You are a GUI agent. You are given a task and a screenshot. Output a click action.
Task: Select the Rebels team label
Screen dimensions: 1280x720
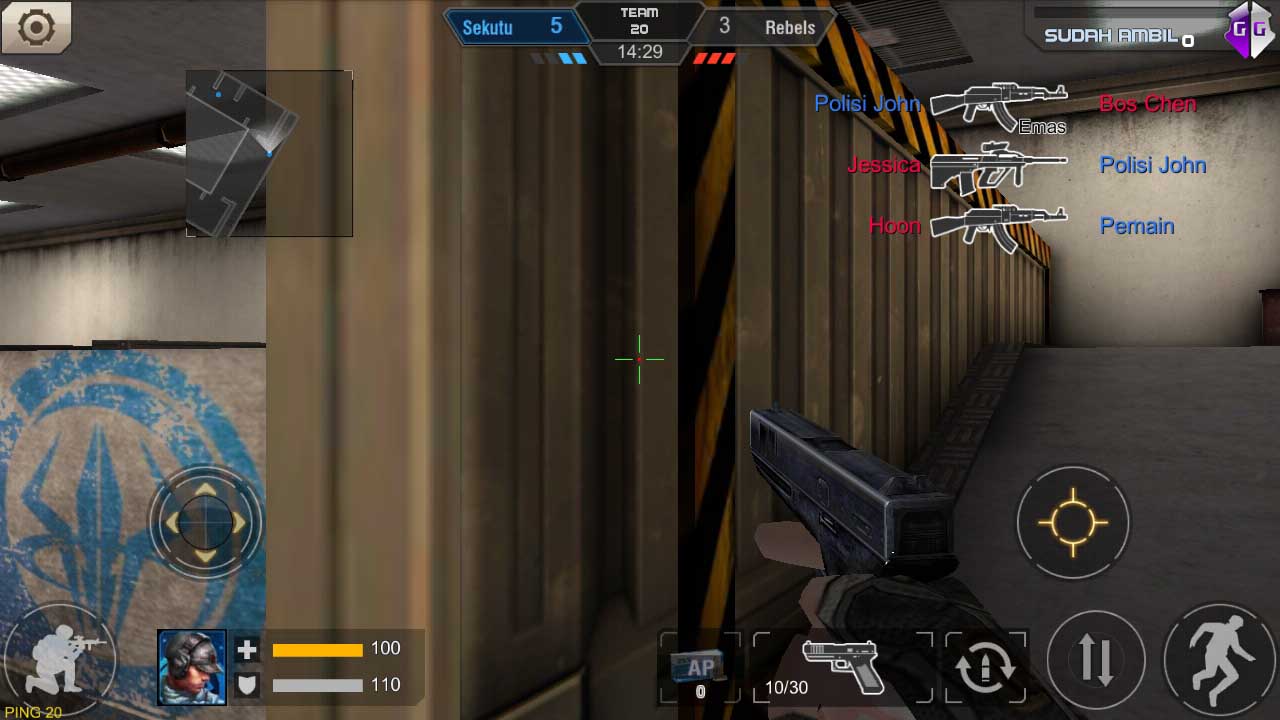point(789,27)
